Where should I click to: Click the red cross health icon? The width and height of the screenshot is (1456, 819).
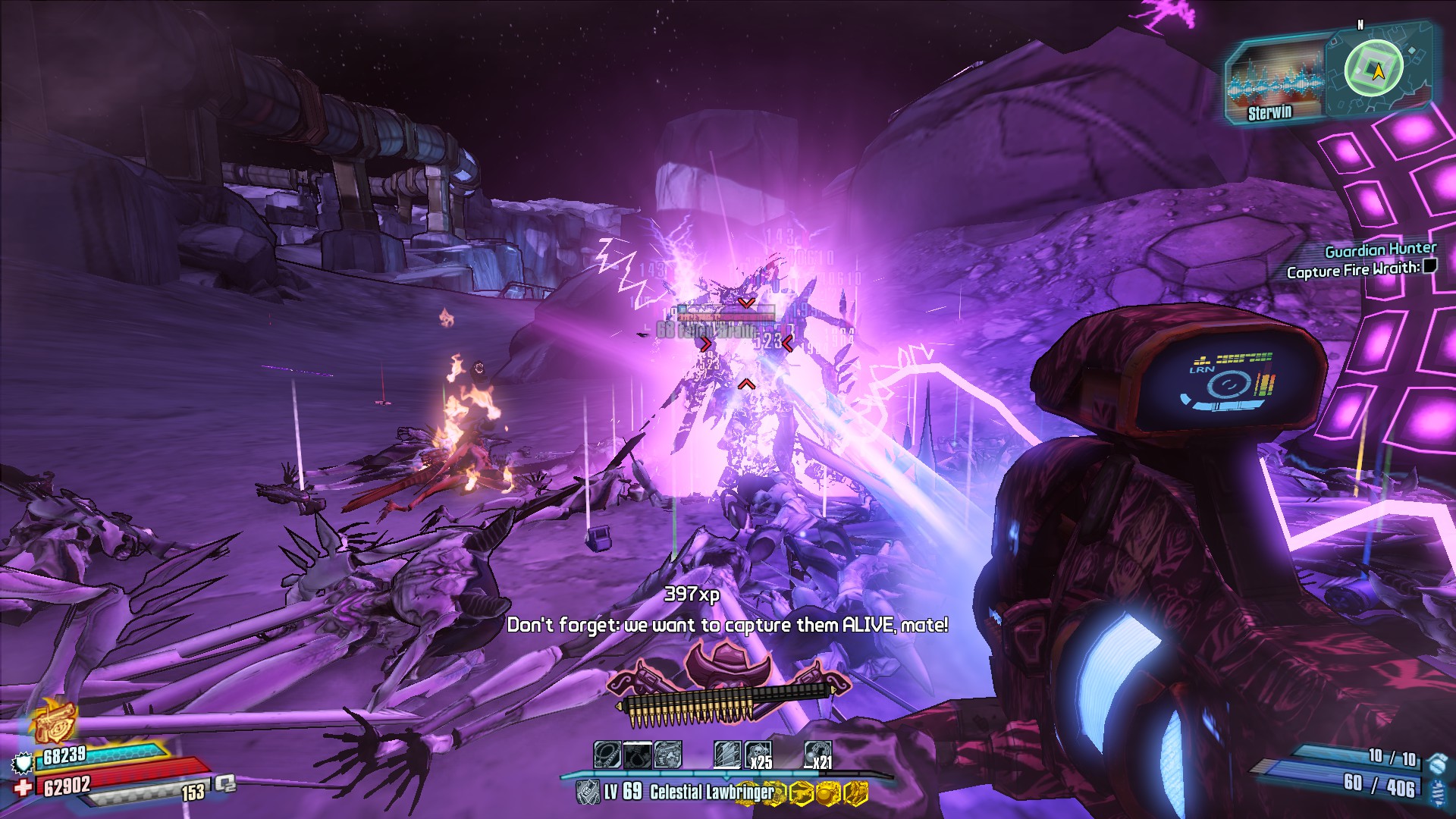point(23,787)
